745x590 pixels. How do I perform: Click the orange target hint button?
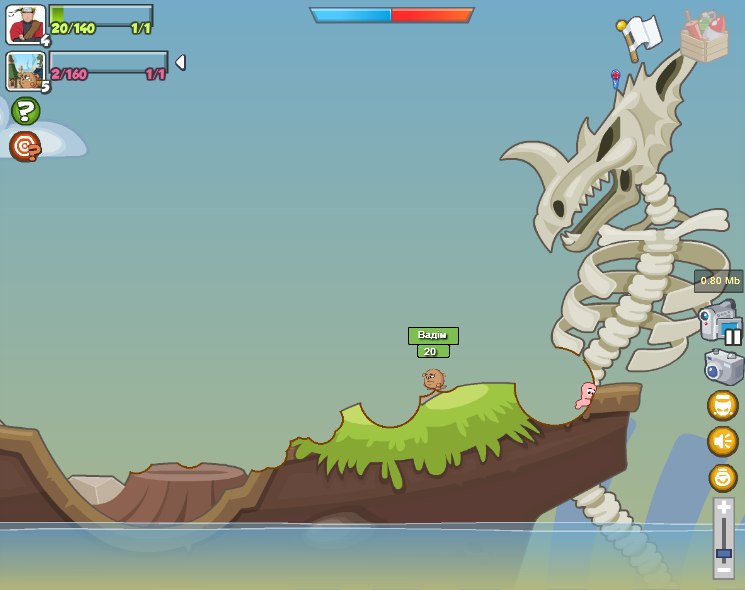(25, 146)
